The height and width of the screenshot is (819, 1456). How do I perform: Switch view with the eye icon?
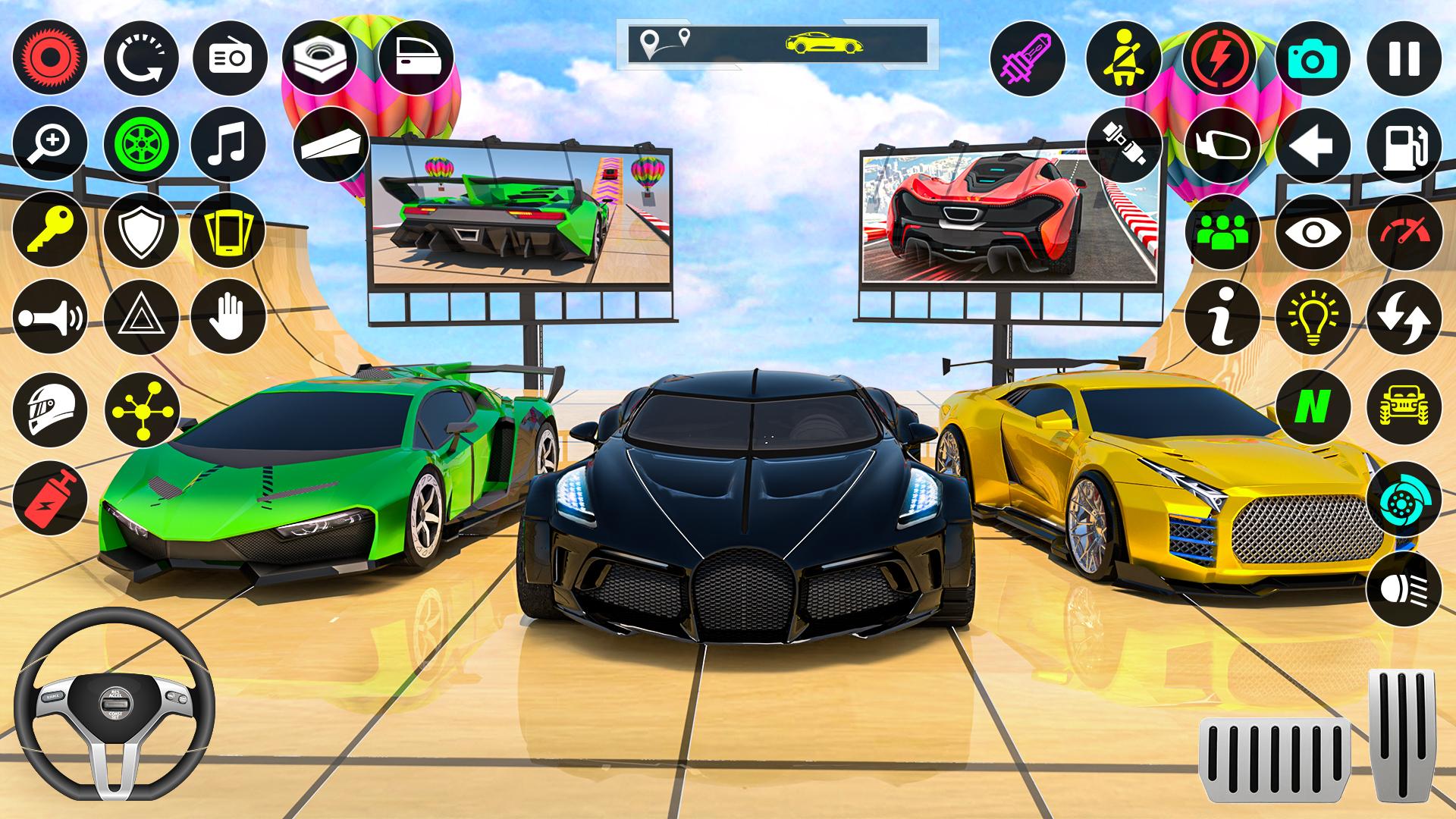point(1313,231)
